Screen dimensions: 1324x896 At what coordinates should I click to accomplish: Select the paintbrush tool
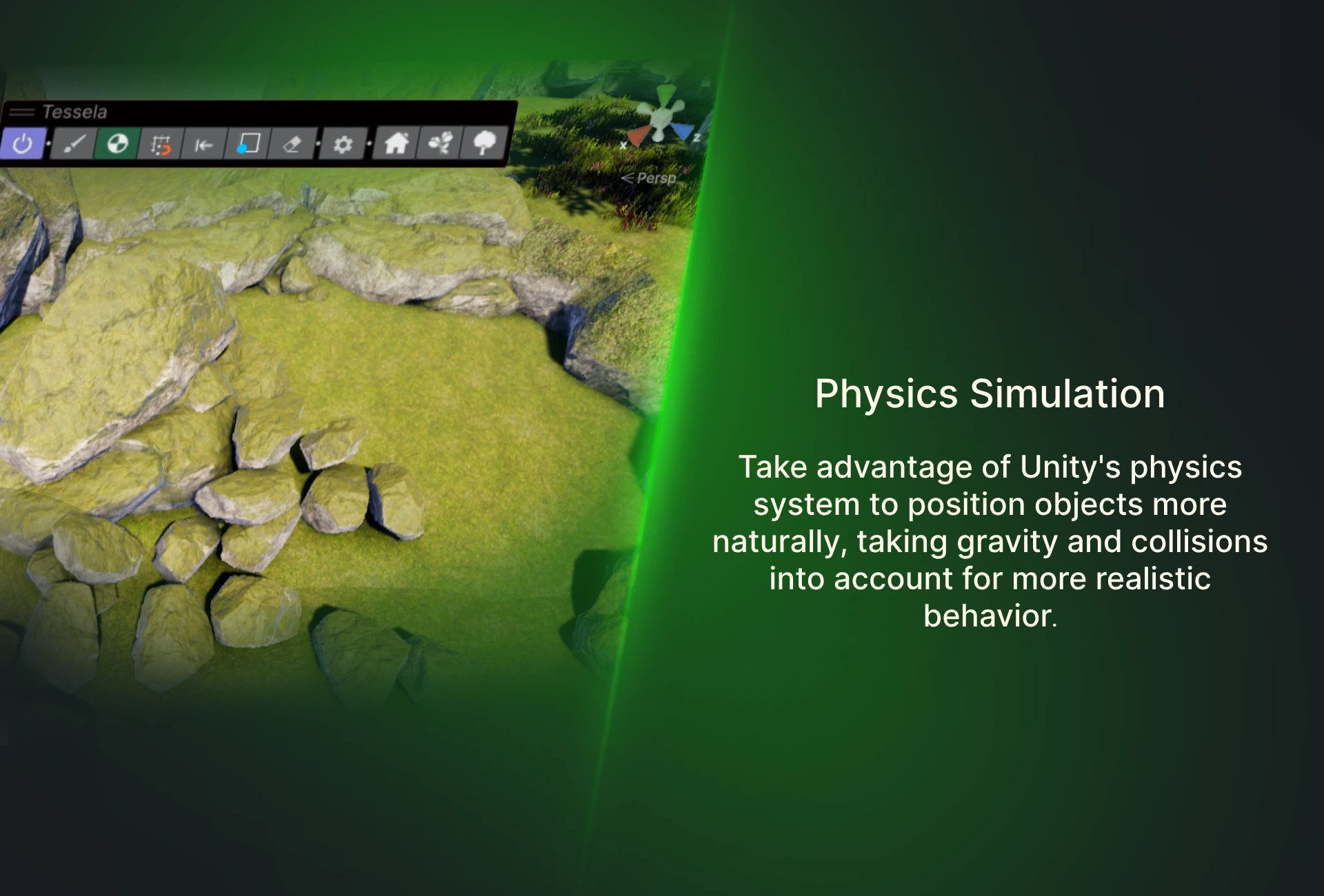74,144
